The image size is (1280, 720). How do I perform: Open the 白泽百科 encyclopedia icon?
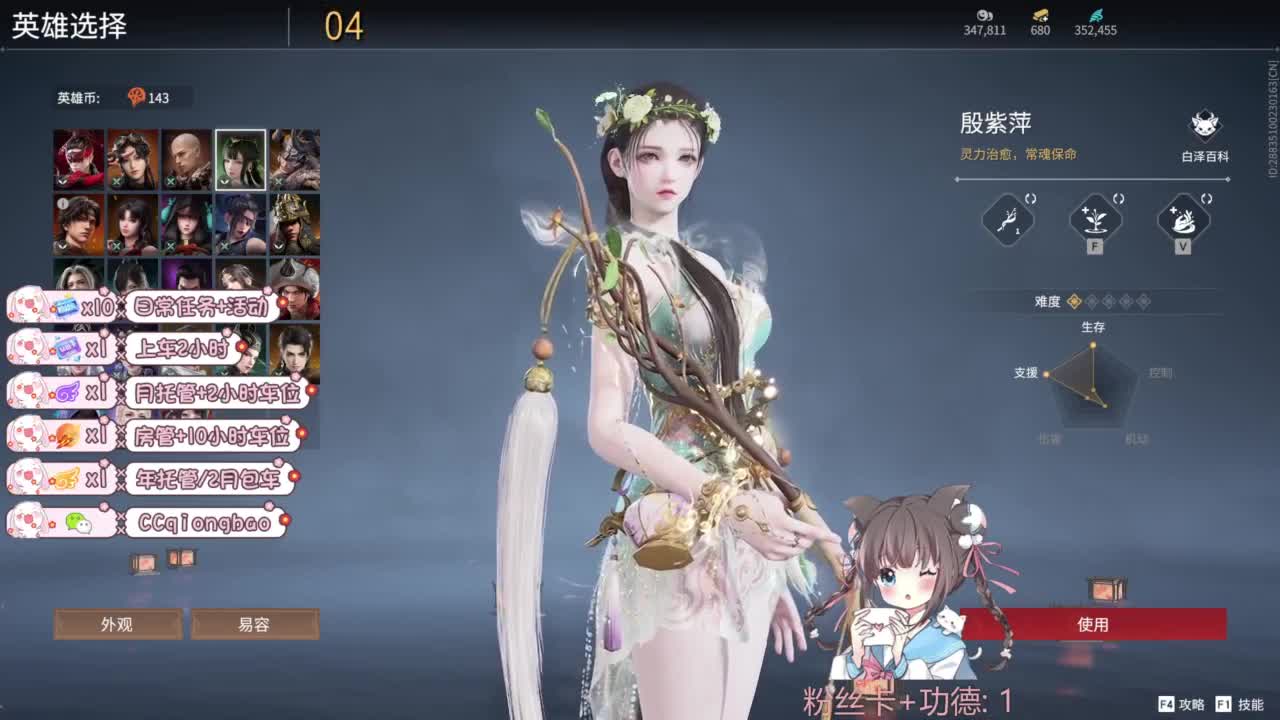coord(1204,127)
